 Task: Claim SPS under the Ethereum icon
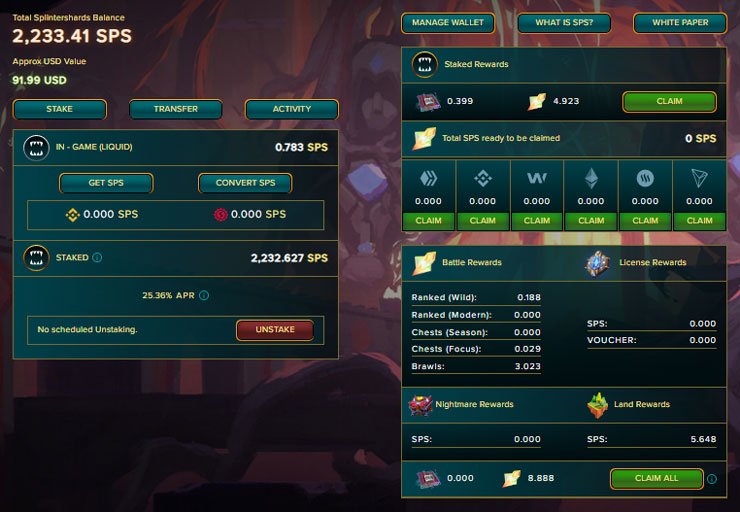pyautogui.click(x=591, y=220)
